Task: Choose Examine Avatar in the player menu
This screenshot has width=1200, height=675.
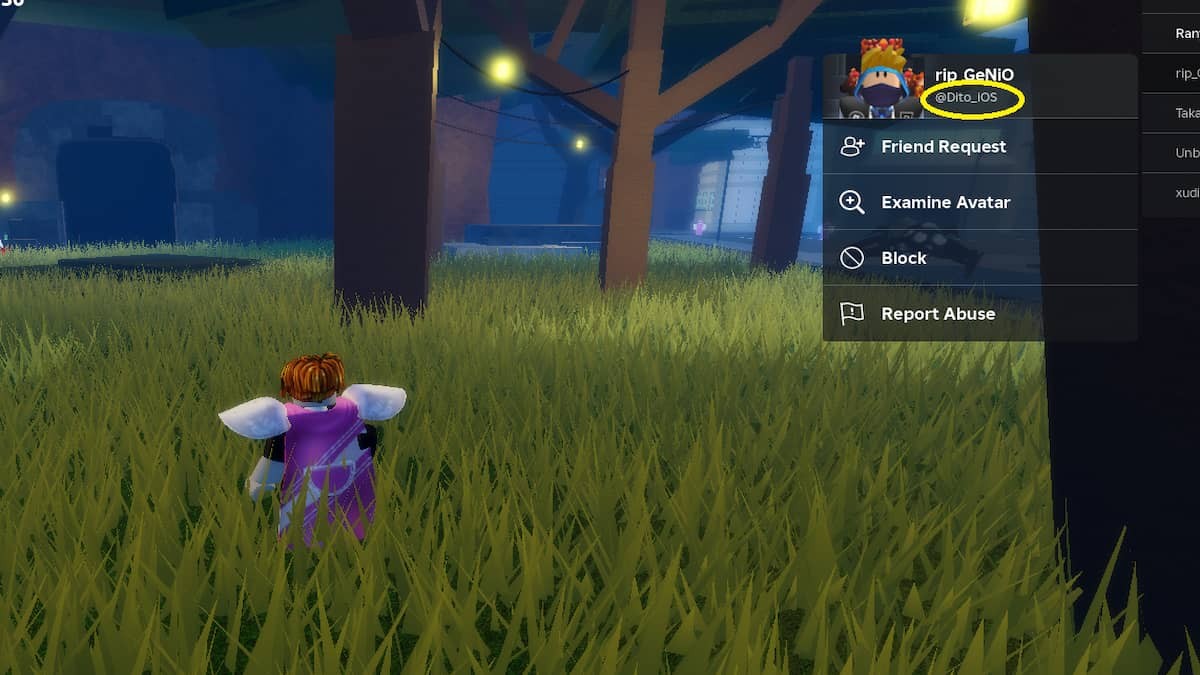Action: 944,202
